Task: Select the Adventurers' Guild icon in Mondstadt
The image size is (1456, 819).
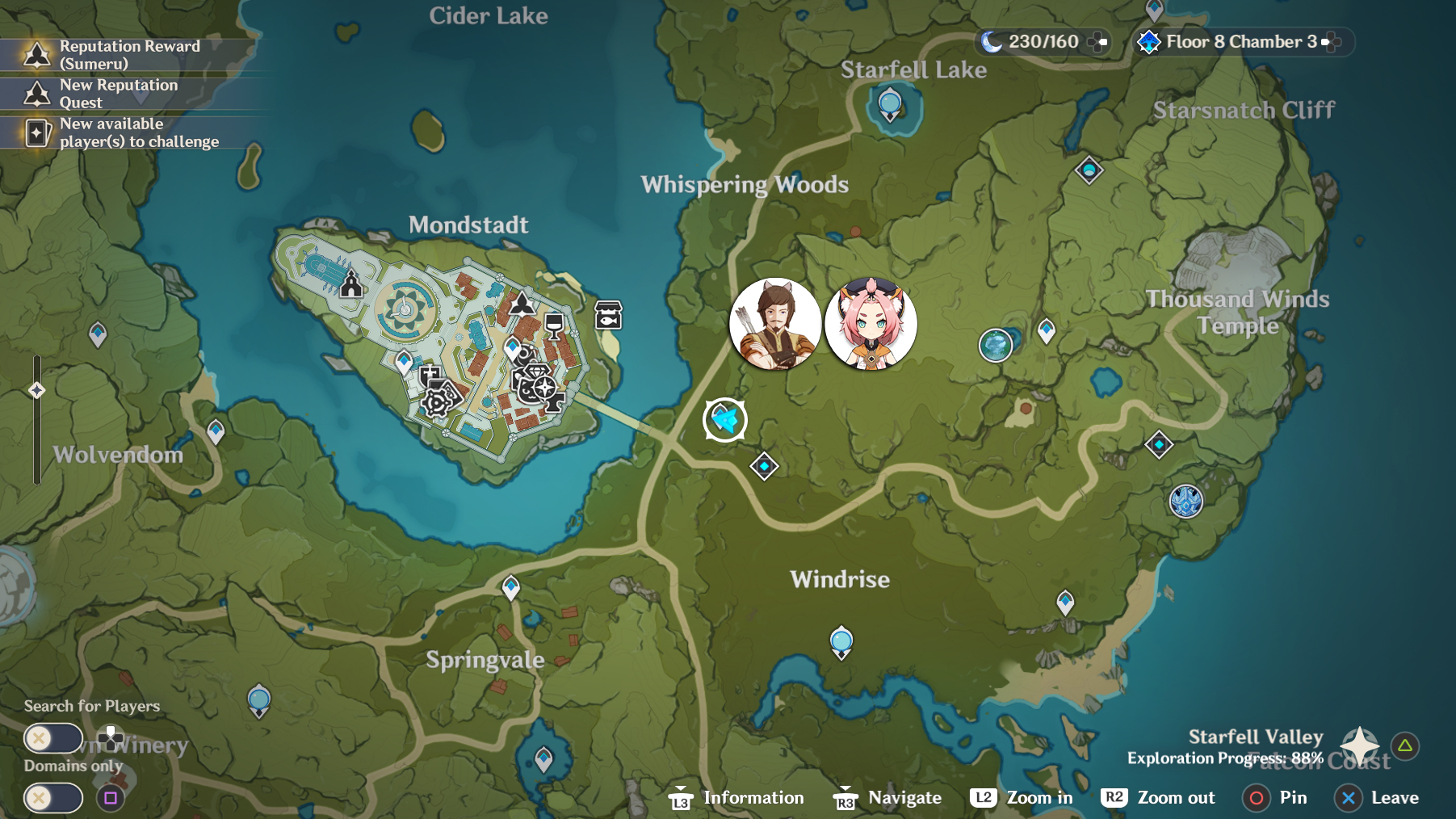Action: click(x=522, y=303)
